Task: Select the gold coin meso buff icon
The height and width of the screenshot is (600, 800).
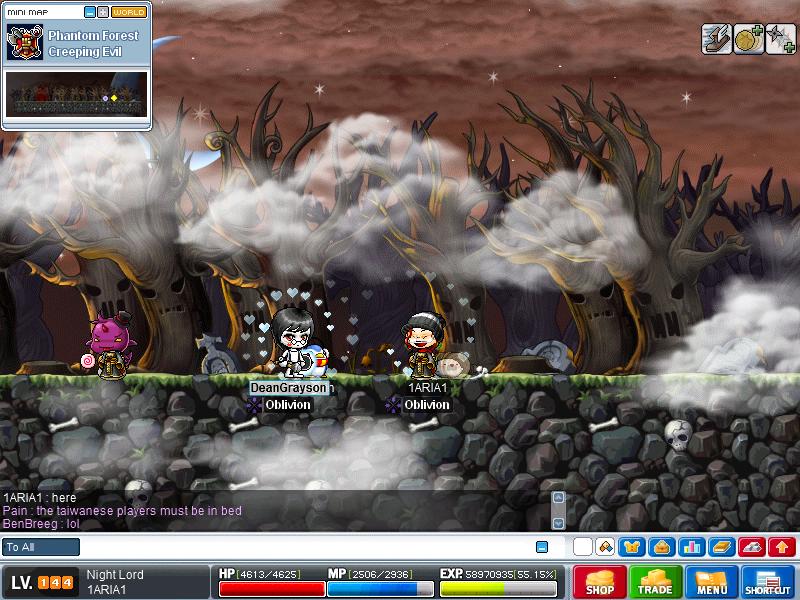Action: (747, 39)
